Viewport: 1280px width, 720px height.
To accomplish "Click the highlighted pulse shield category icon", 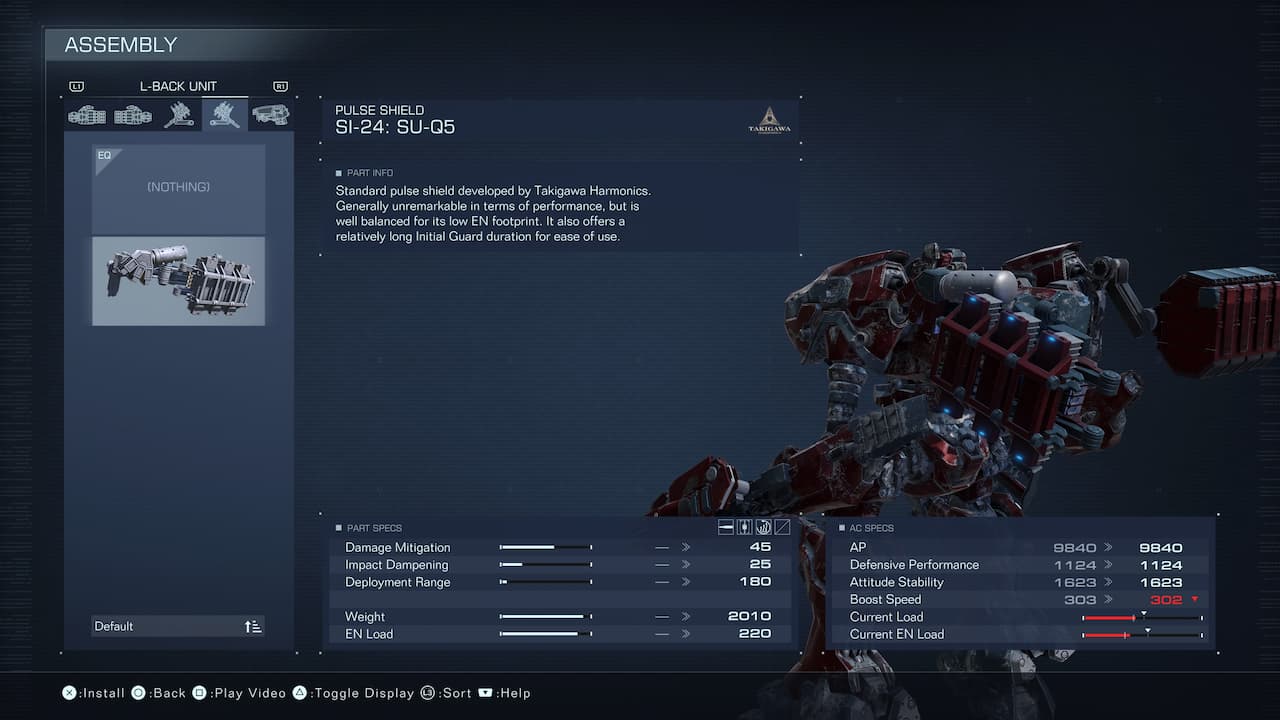I will [225, 114].
